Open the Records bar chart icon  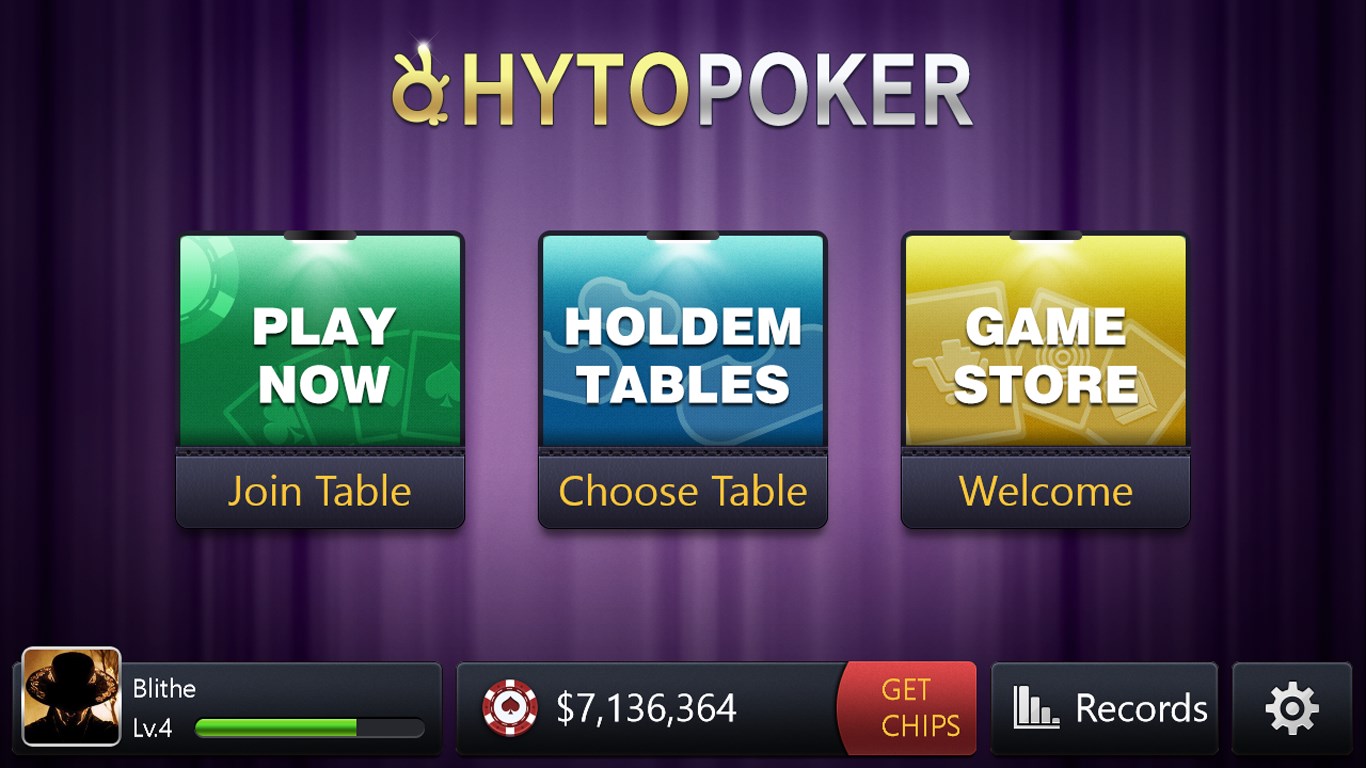click(1037, 707)
